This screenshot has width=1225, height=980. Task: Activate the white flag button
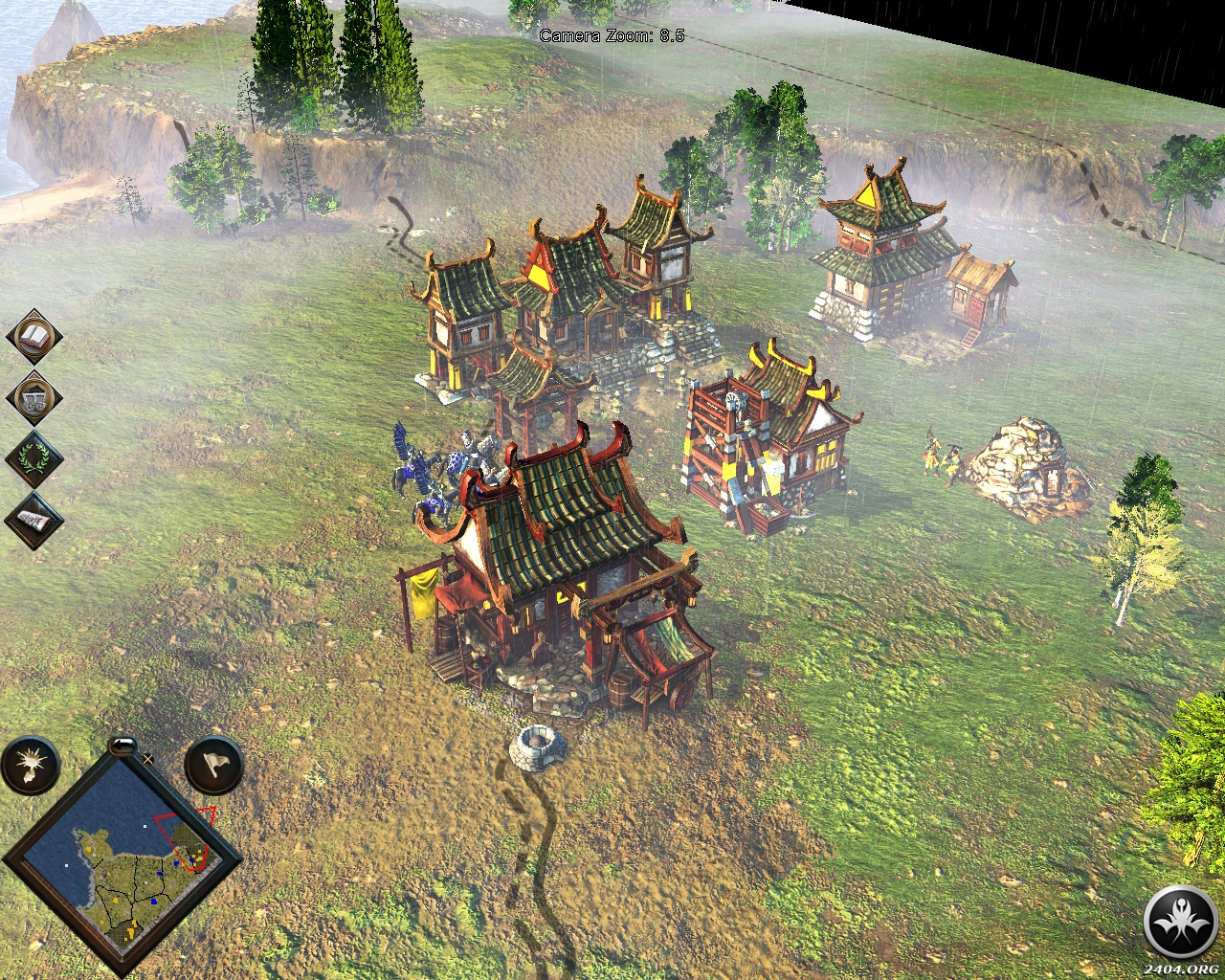213,765
